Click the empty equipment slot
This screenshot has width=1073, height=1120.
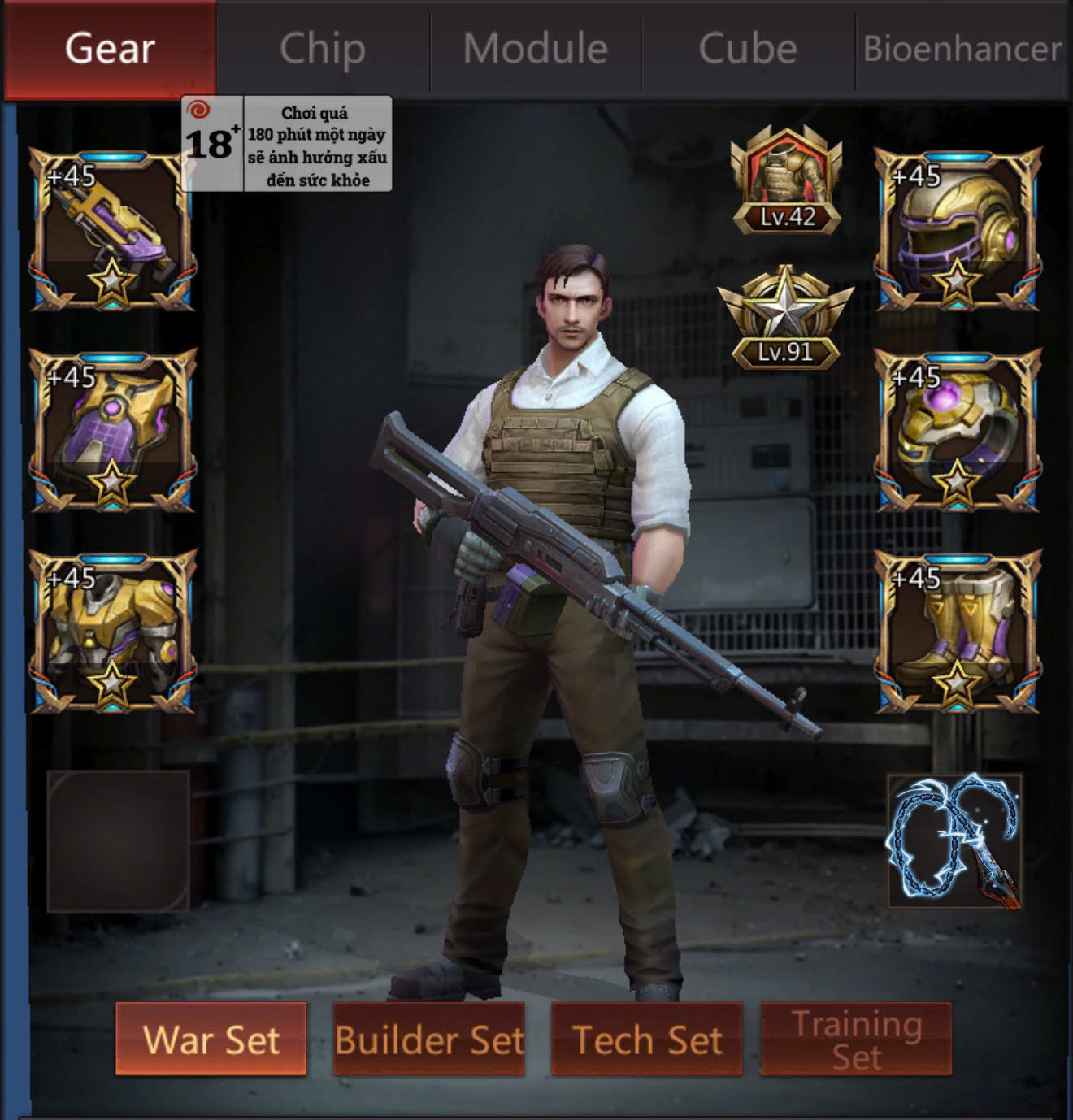click(119, 841)
